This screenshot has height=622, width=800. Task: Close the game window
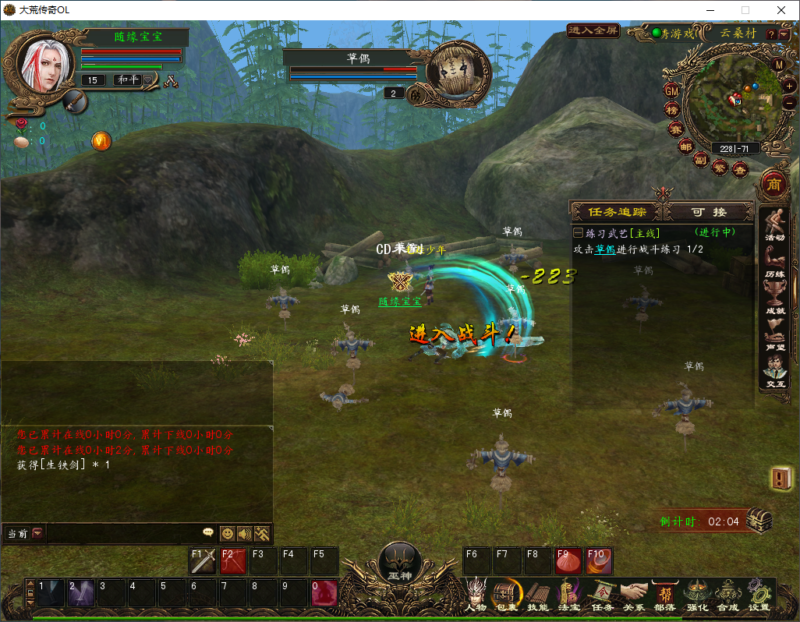777,9
